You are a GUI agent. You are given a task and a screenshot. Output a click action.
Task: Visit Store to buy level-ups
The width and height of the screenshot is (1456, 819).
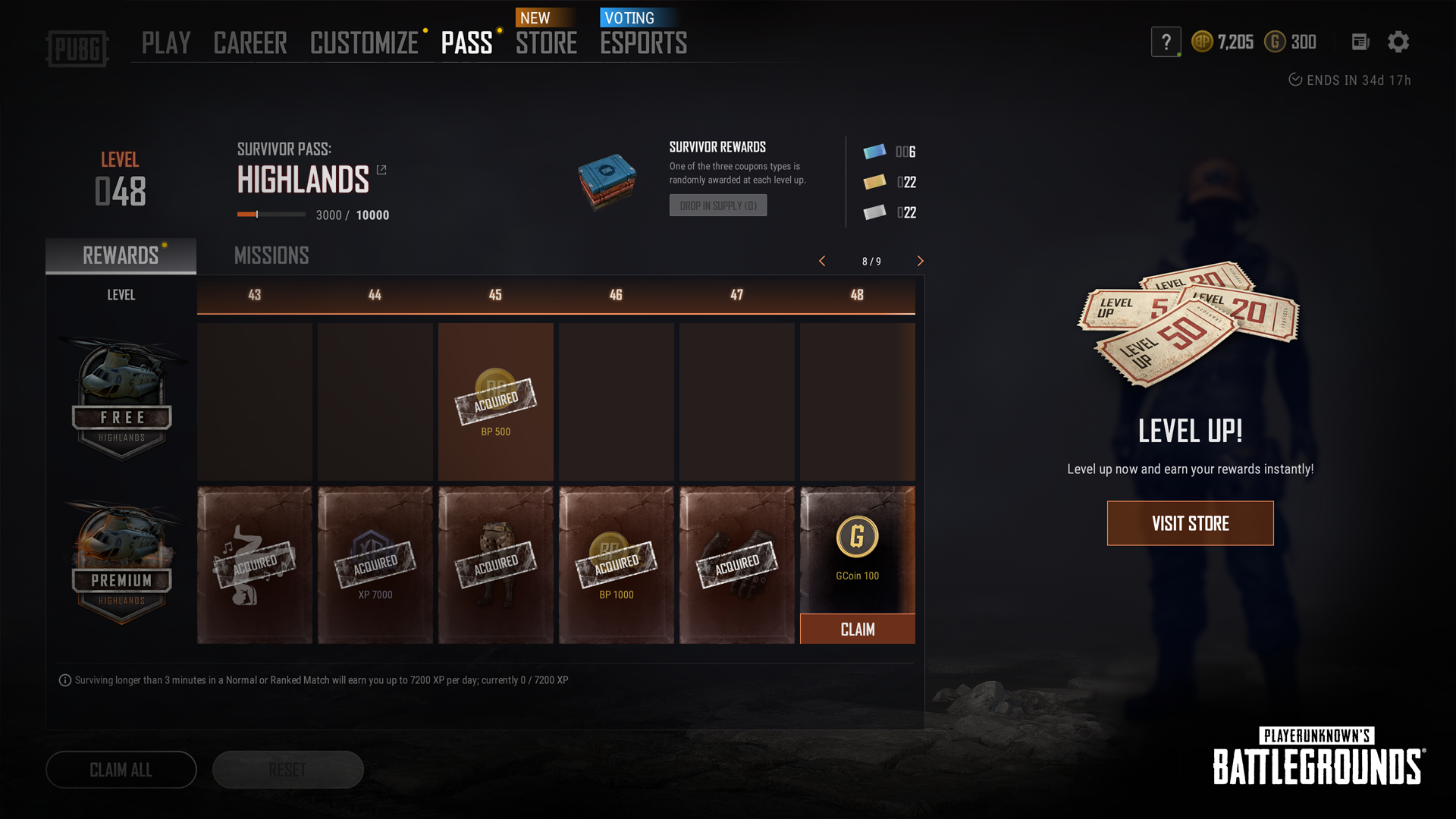coord(1190,523)
